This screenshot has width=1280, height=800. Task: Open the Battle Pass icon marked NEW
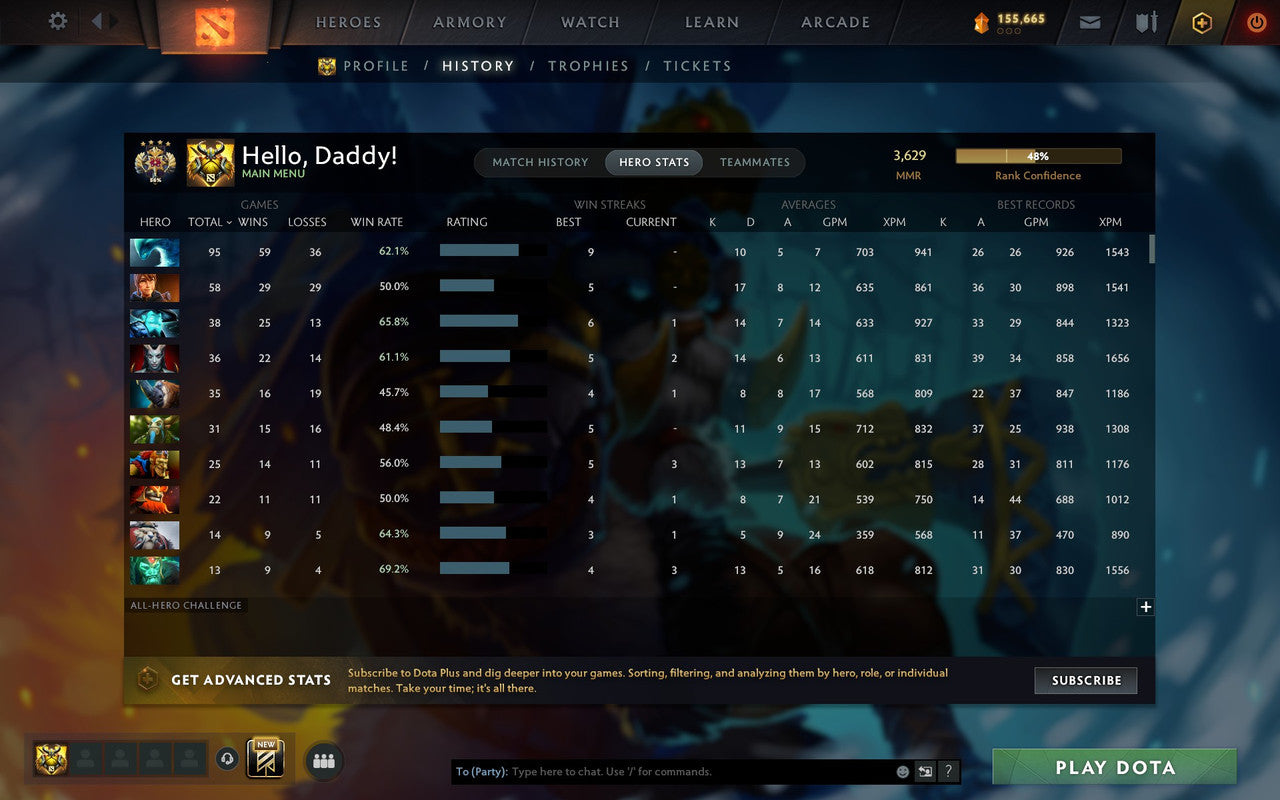point(265,760)
